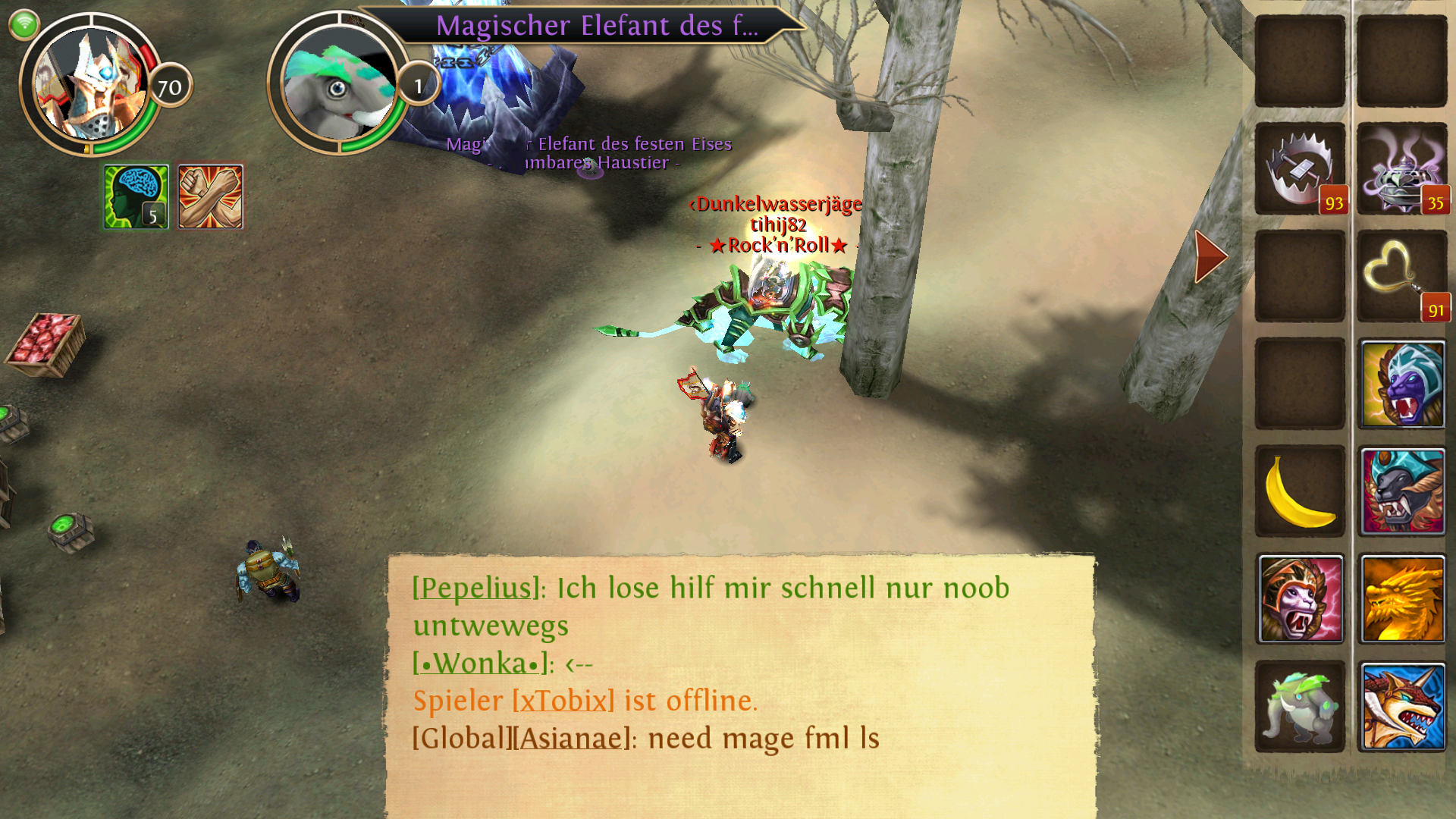The image size is (1456, 819).
Task: Open xTobix player link in chat
Action: click(563, 701)
